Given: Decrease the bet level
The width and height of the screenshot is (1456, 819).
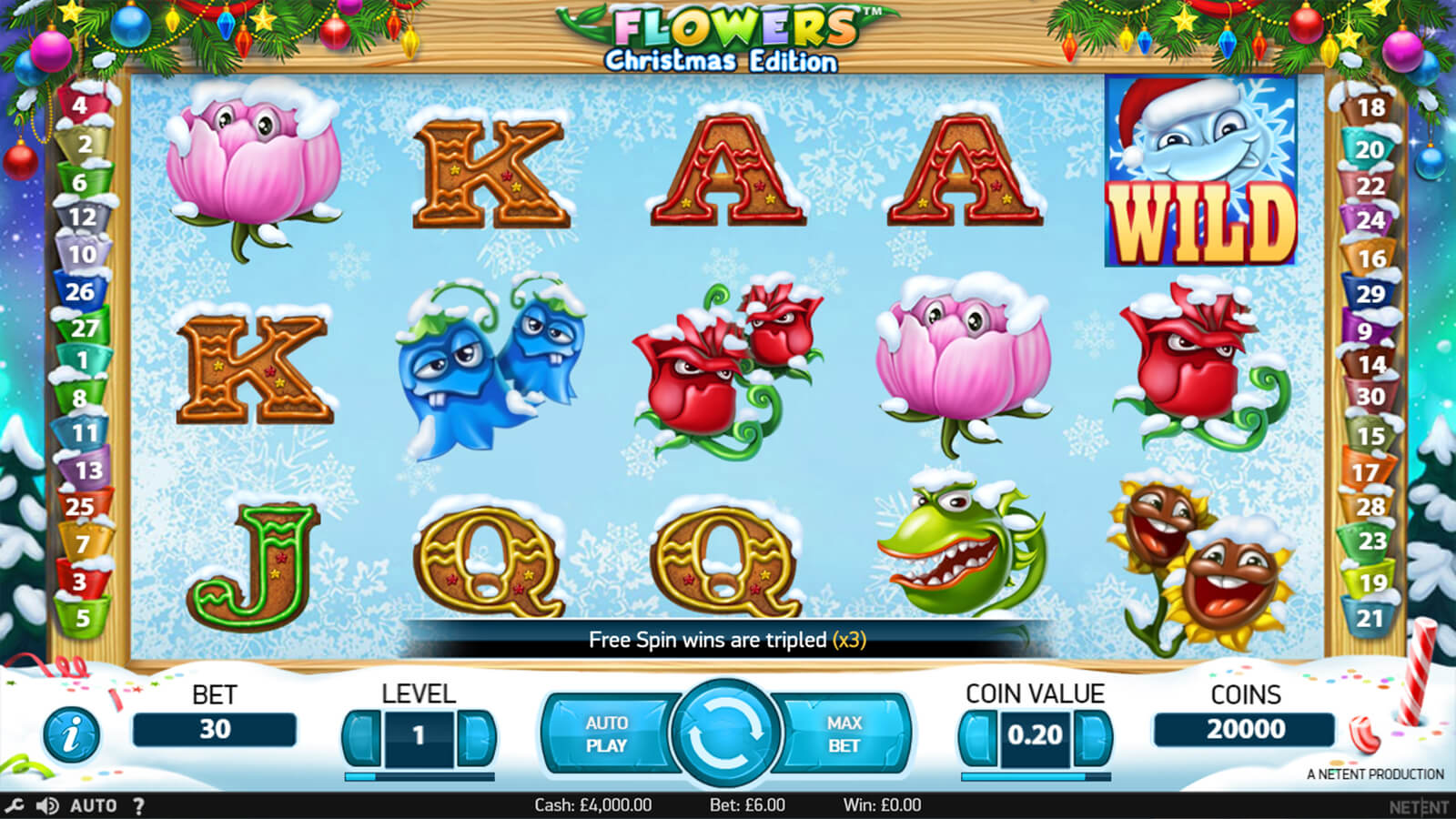Looking at the screenshot, I should (x=364, y=735).
